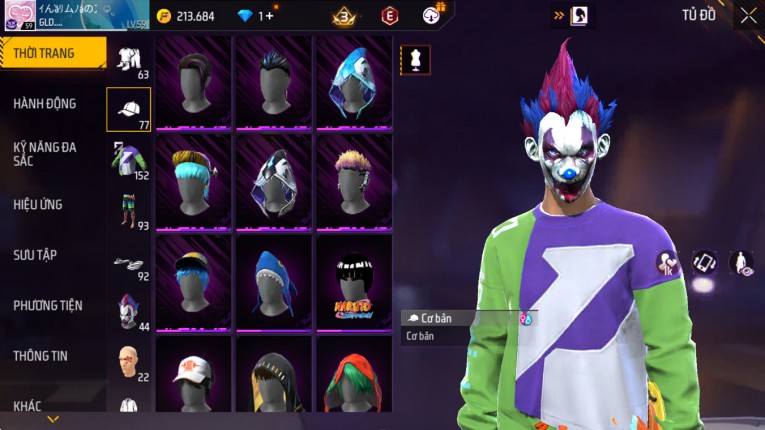Open the Cơ bản outfit dropdown

tap(468, 318)
